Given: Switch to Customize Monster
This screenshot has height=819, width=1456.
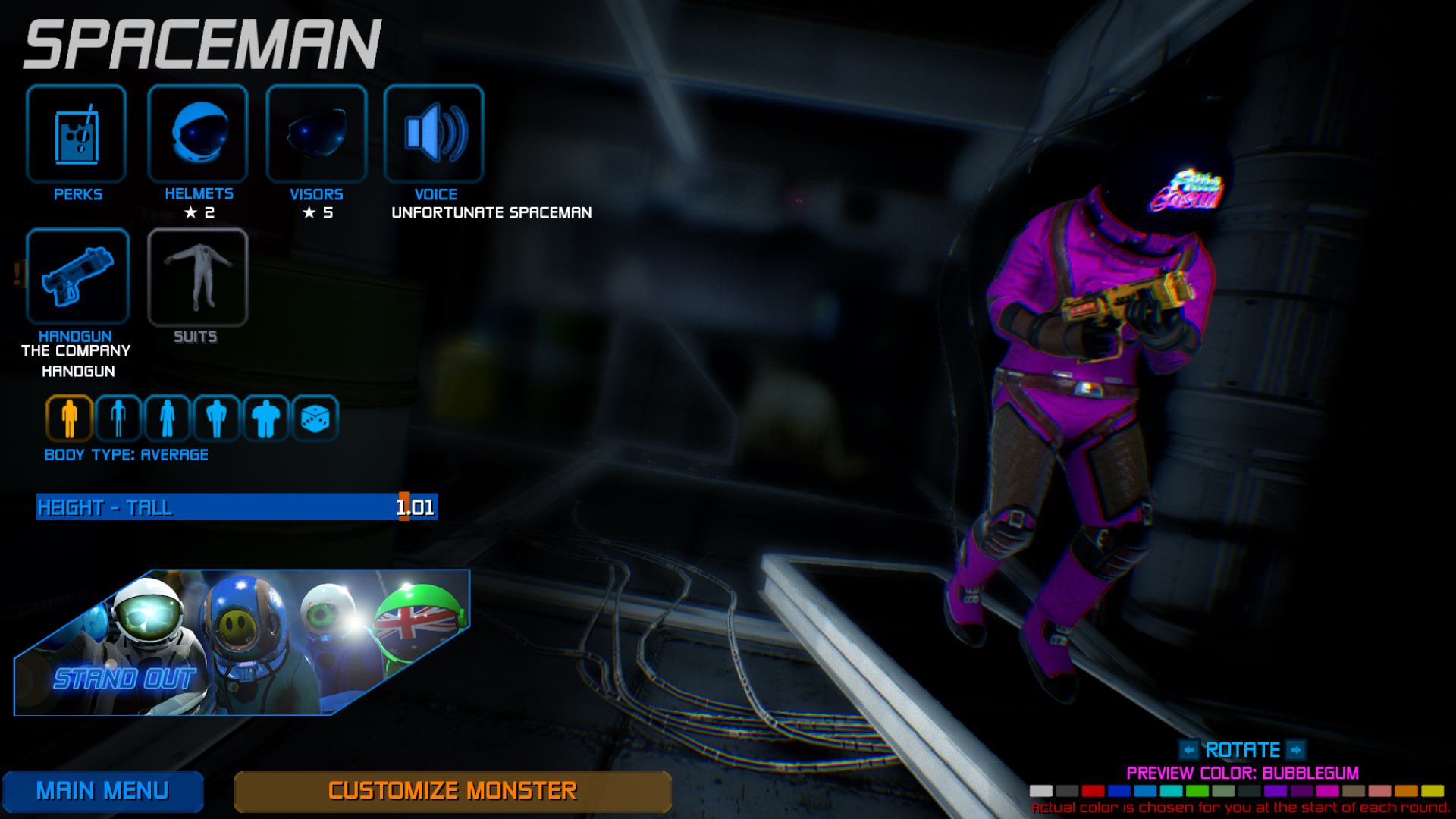Looking at the screenshot, I should coord(452,791).
